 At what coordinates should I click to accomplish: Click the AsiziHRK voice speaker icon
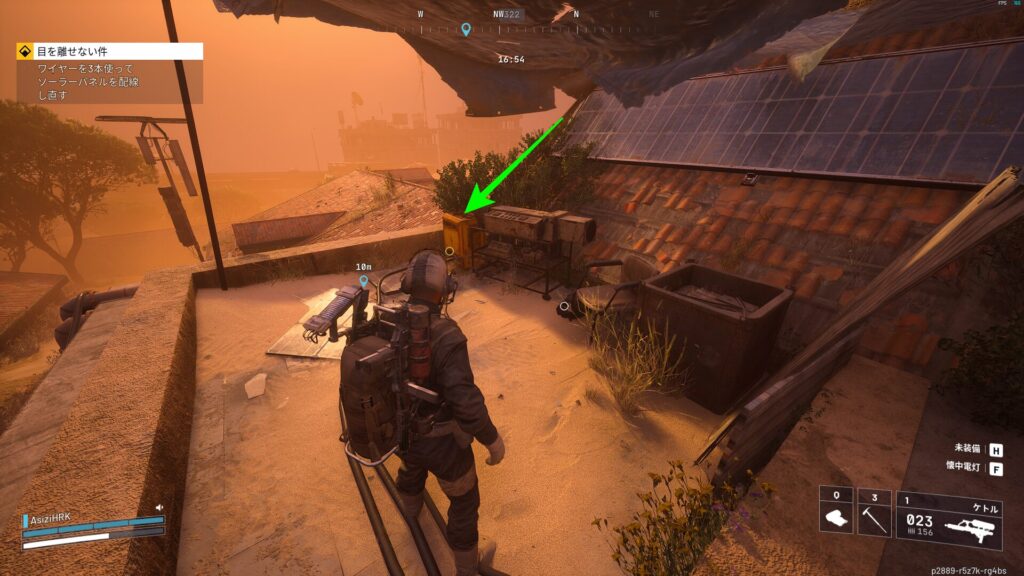(x=159, y=507)
